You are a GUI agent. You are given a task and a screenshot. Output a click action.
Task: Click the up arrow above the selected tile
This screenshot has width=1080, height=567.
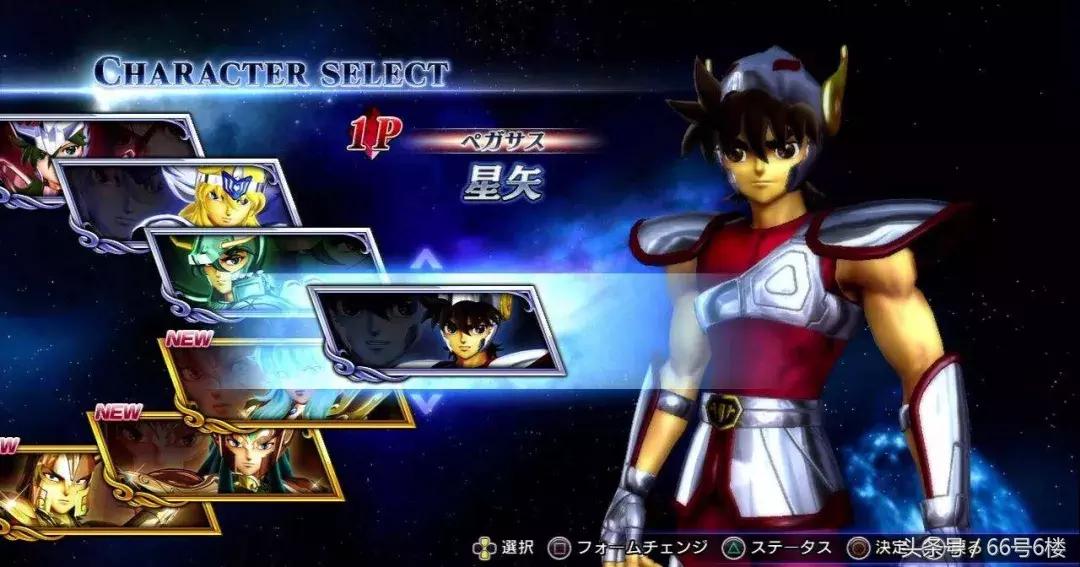point(427,264)
